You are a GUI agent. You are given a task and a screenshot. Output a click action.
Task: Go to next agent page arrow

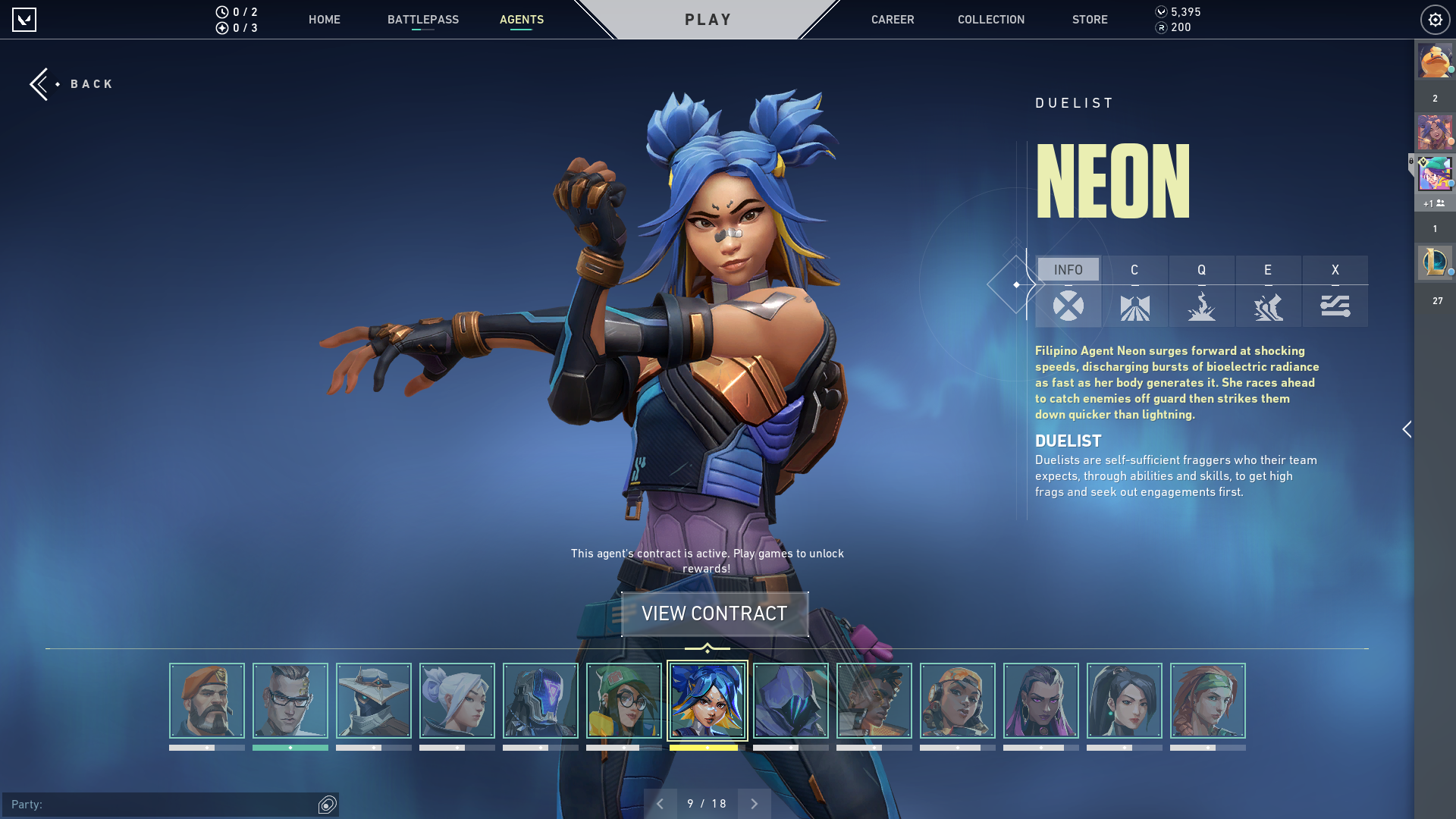[754, 804]
